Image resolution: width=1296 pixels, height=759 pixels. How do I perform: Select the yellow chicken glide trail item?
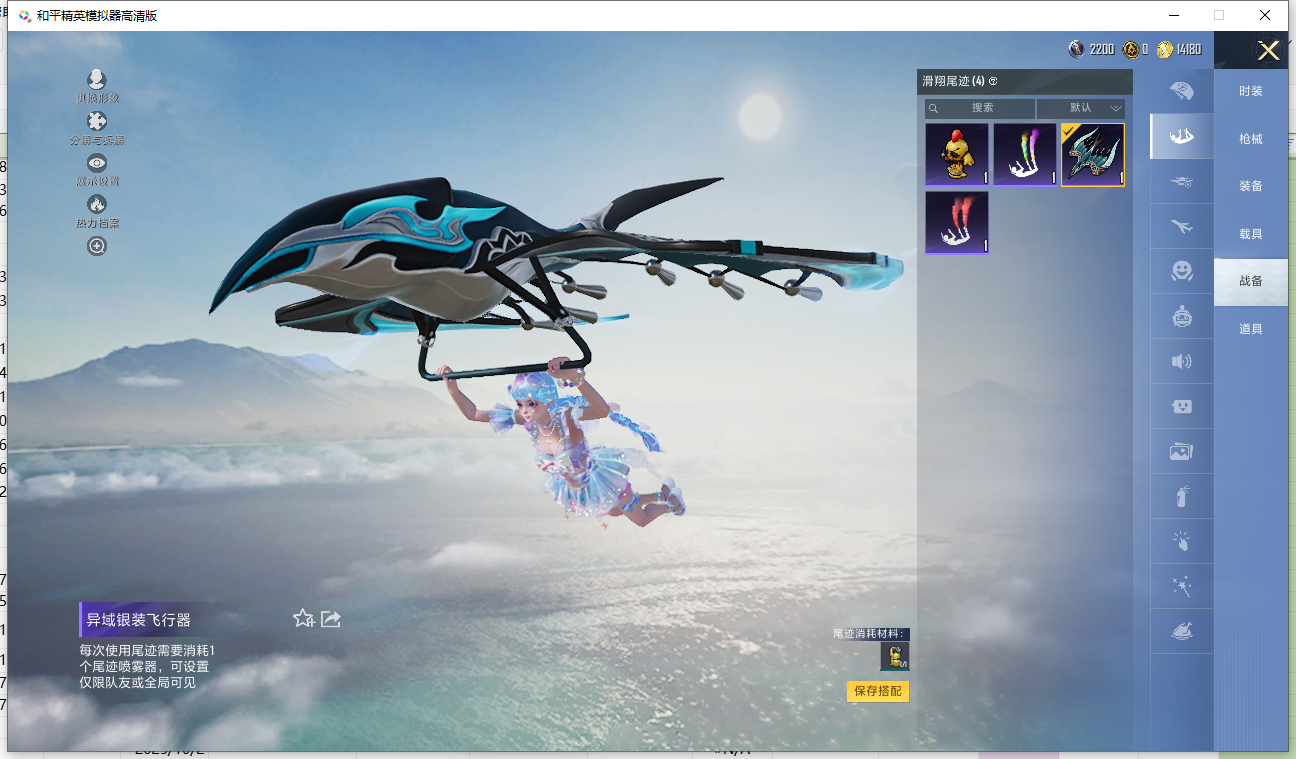(957, 155)
